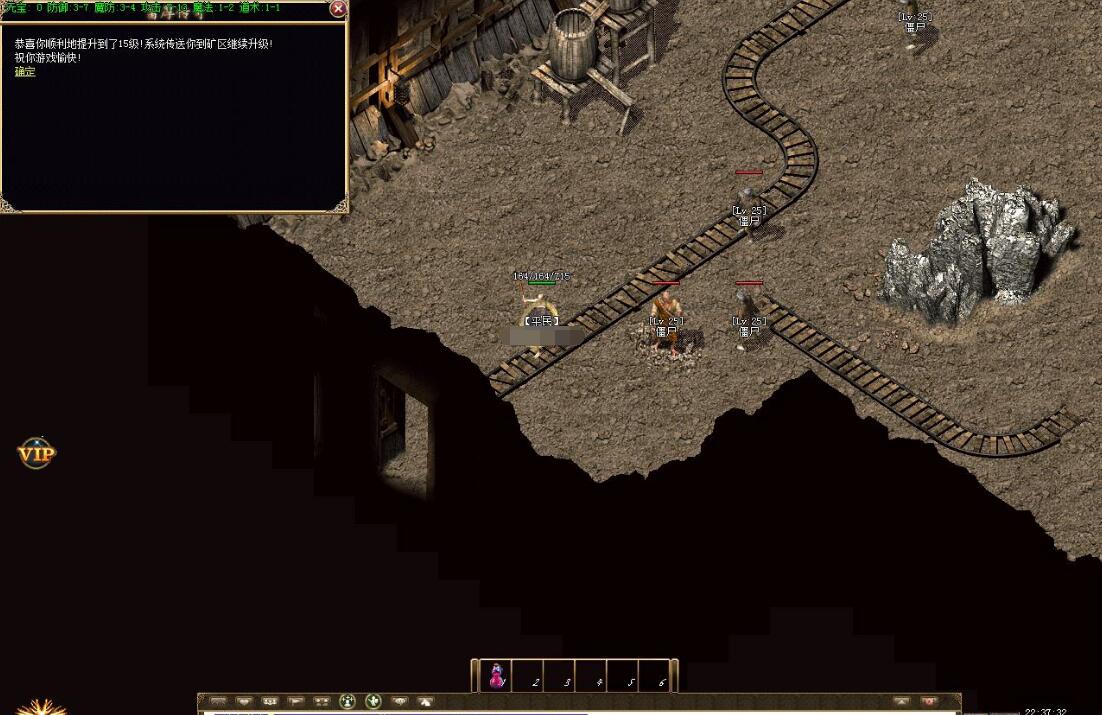Close the level-up notification window
Image resolution: width=1102 pixels, height=715 pixels.
tap(338, 9)
